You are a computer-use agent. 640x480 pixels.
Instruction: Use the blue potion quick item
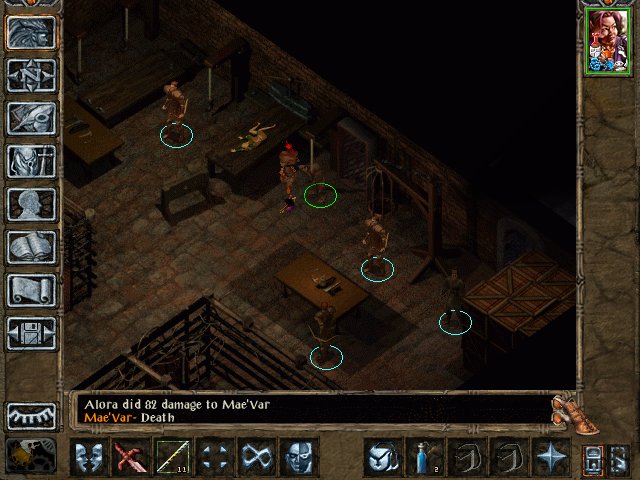(423, 458)
